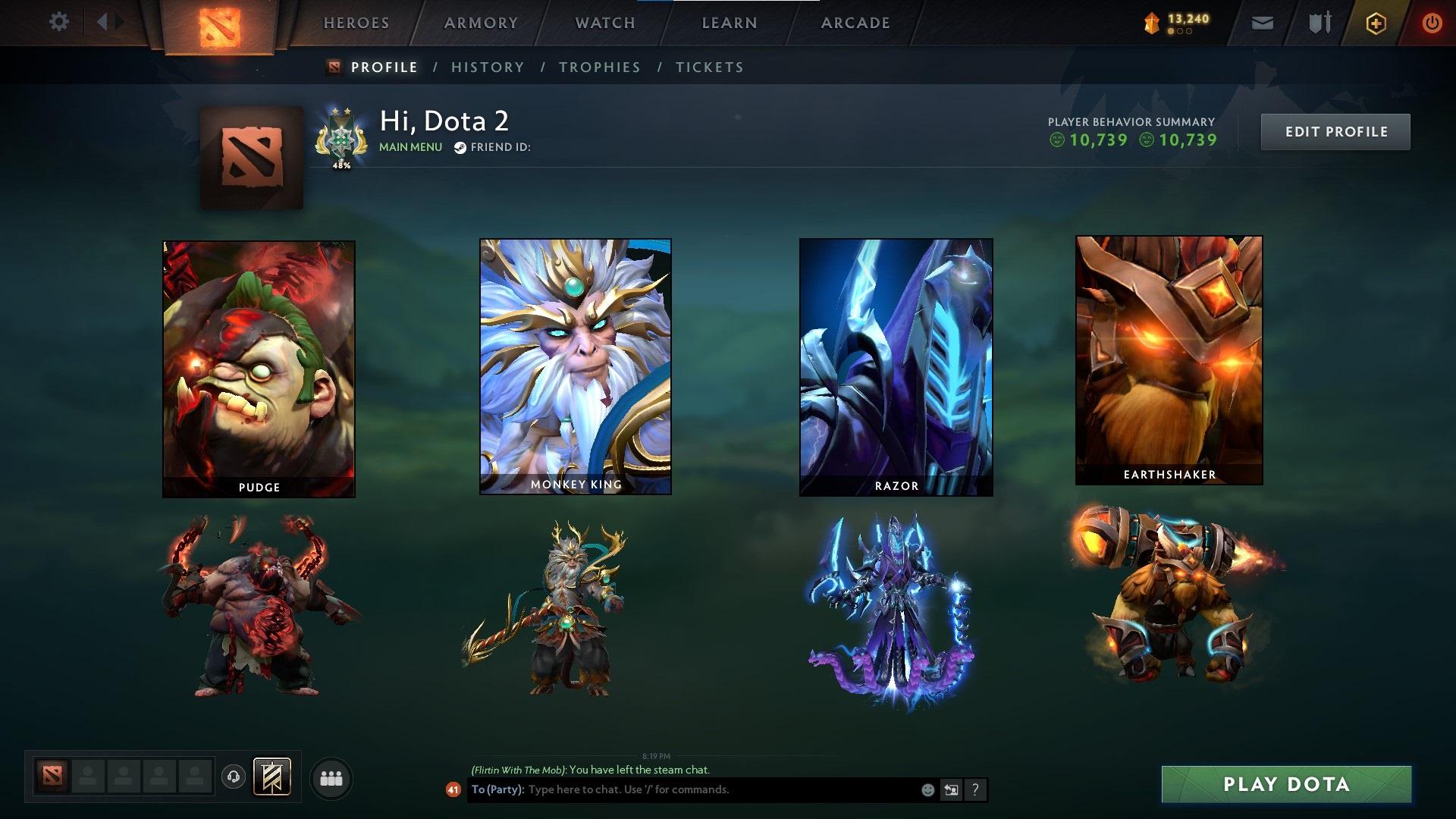This screenshot has width=1456, height=819.
Task: Open the Dota 2 home logo
Action: coord(220,23)
